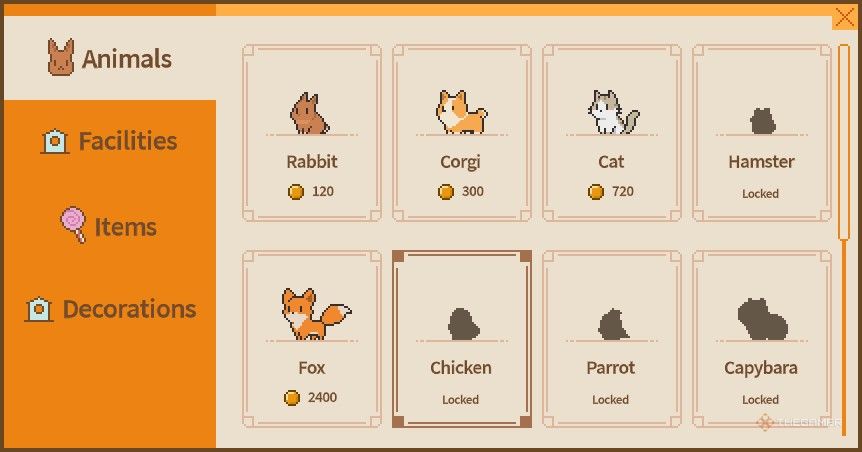Pick the locked Parrot card
The width and height of the screenshot is (862, 452).
[x=611, y=338]
